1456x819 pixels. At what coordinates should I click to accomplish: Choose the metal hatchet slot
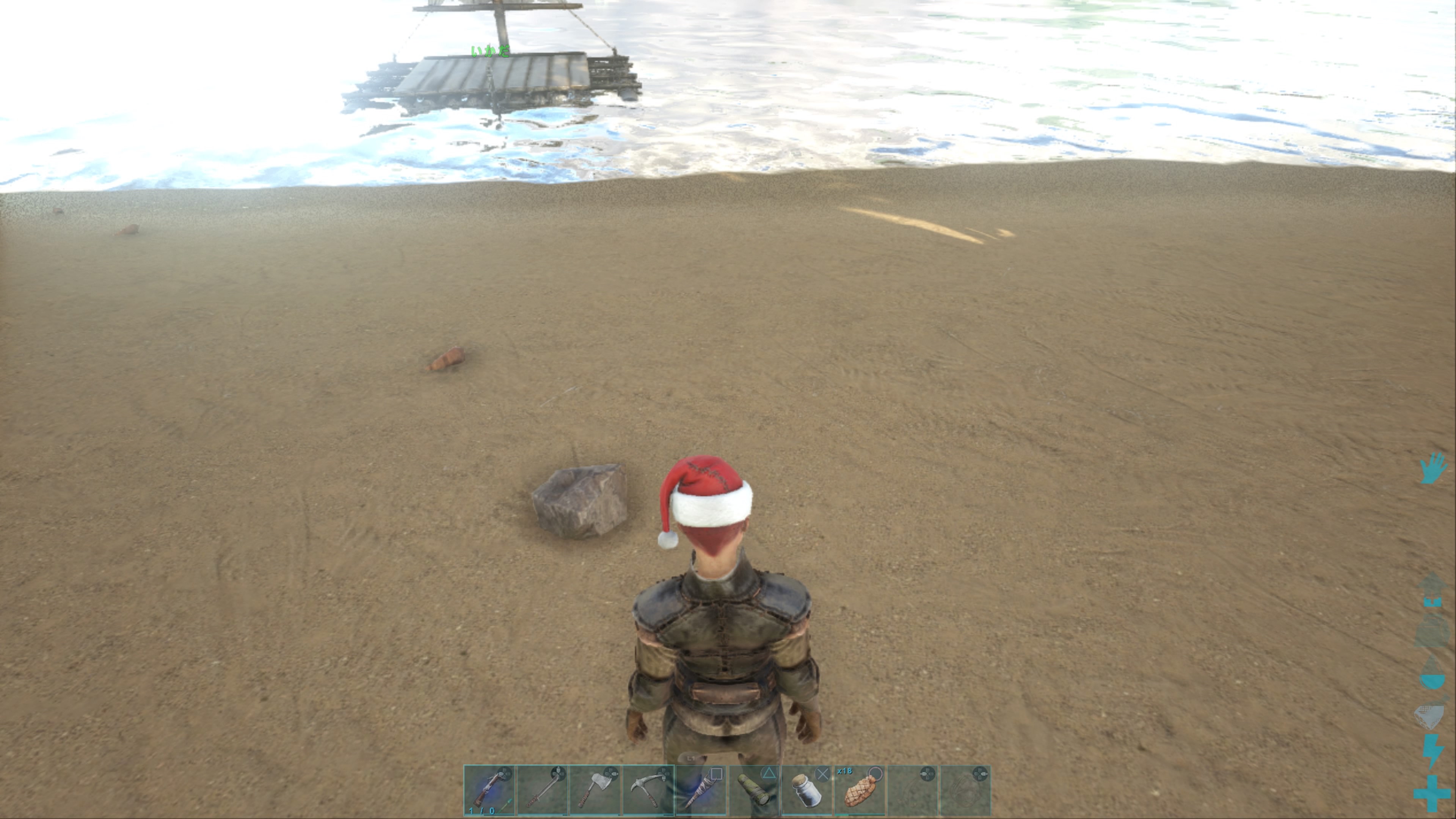click(595, 789)
